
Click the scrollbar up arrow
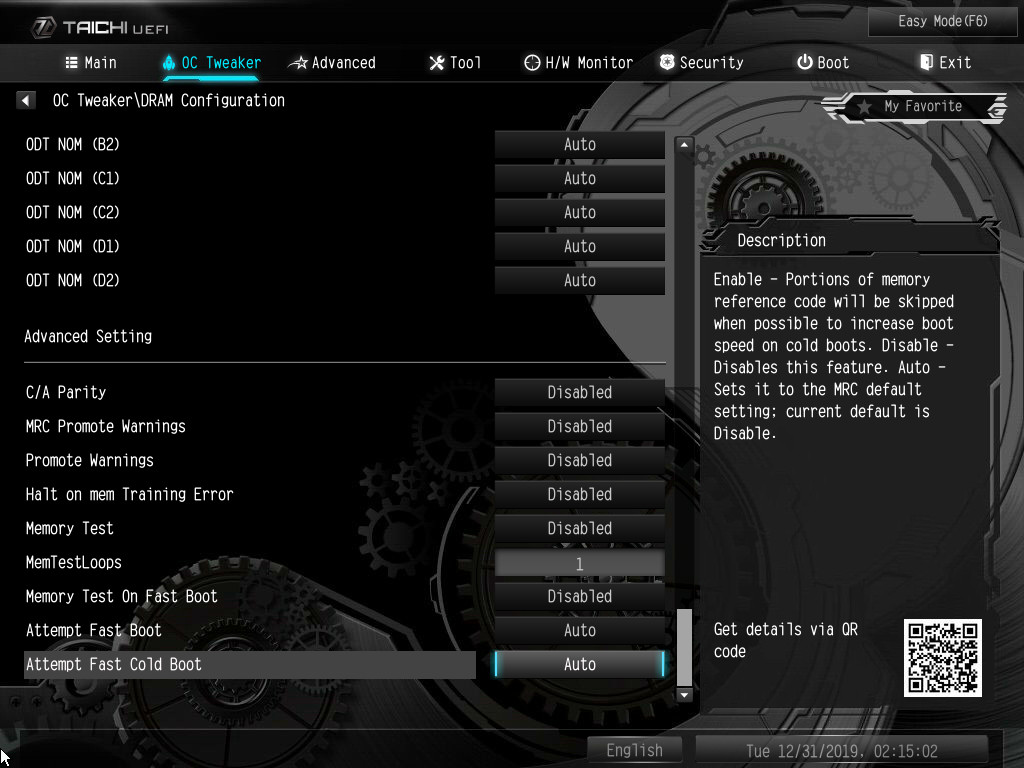pyautogui.click(x=684, y=145)
